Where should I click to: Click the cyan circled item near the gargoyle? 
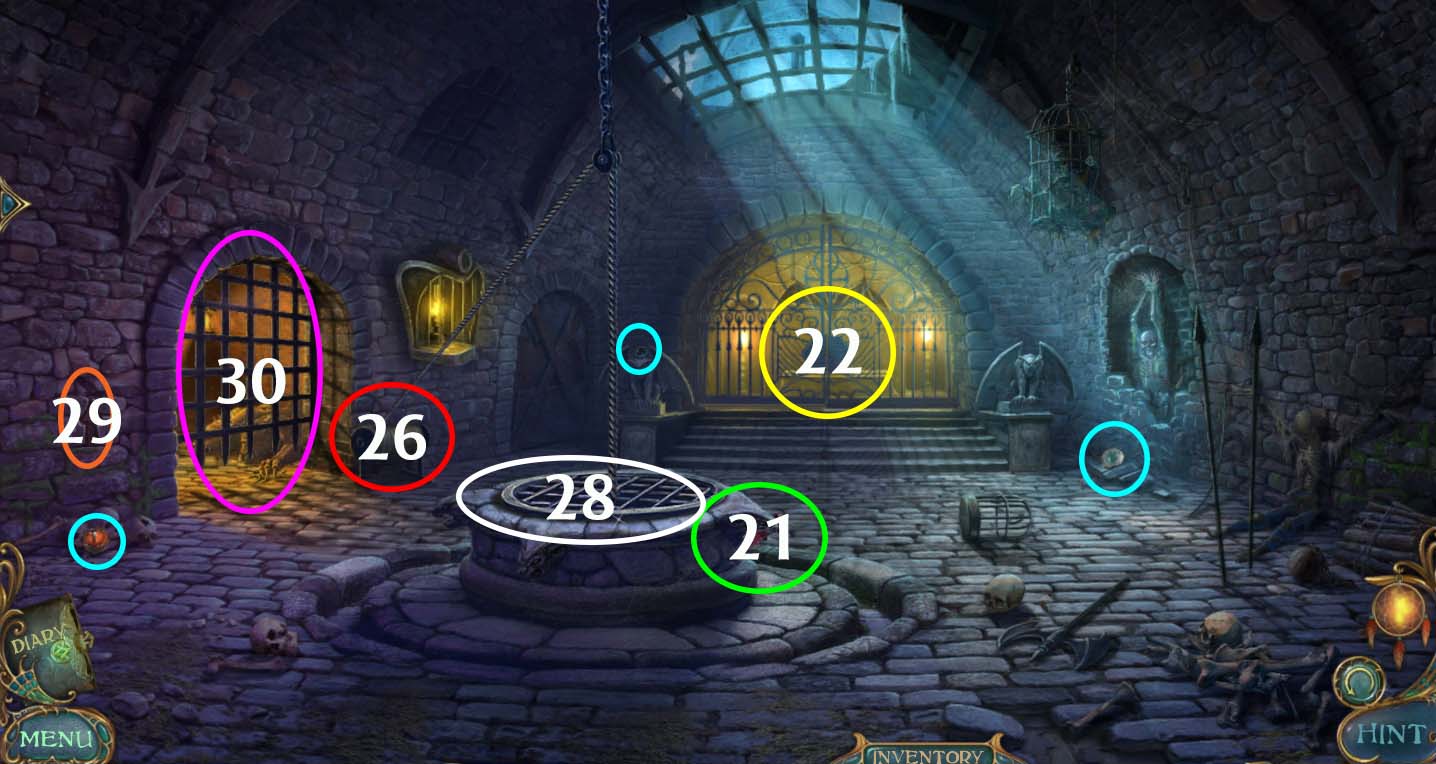tap(1116, 456)
